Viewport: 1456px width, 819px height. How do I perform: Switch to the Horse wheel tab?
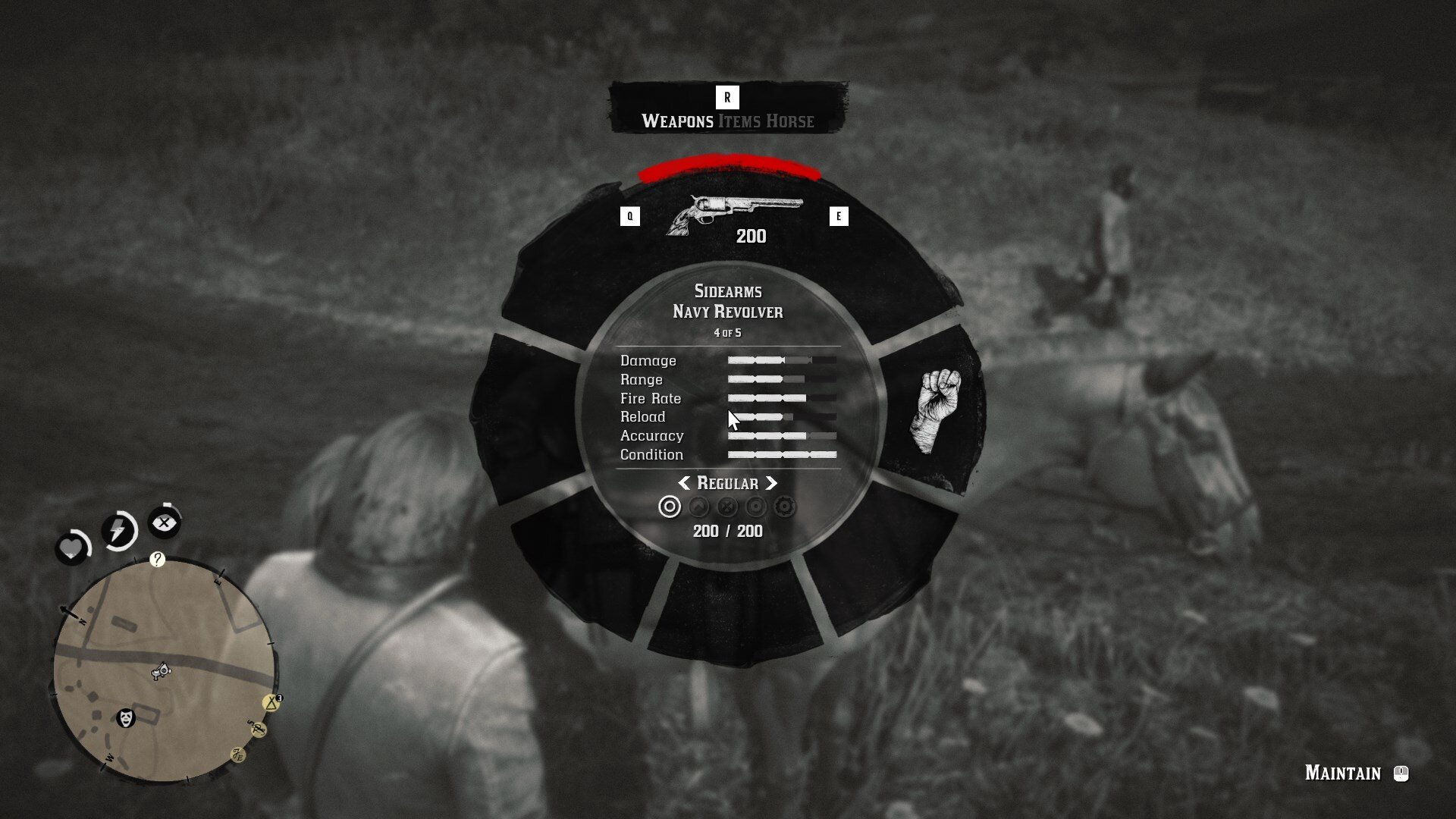(x=789, y=121)
